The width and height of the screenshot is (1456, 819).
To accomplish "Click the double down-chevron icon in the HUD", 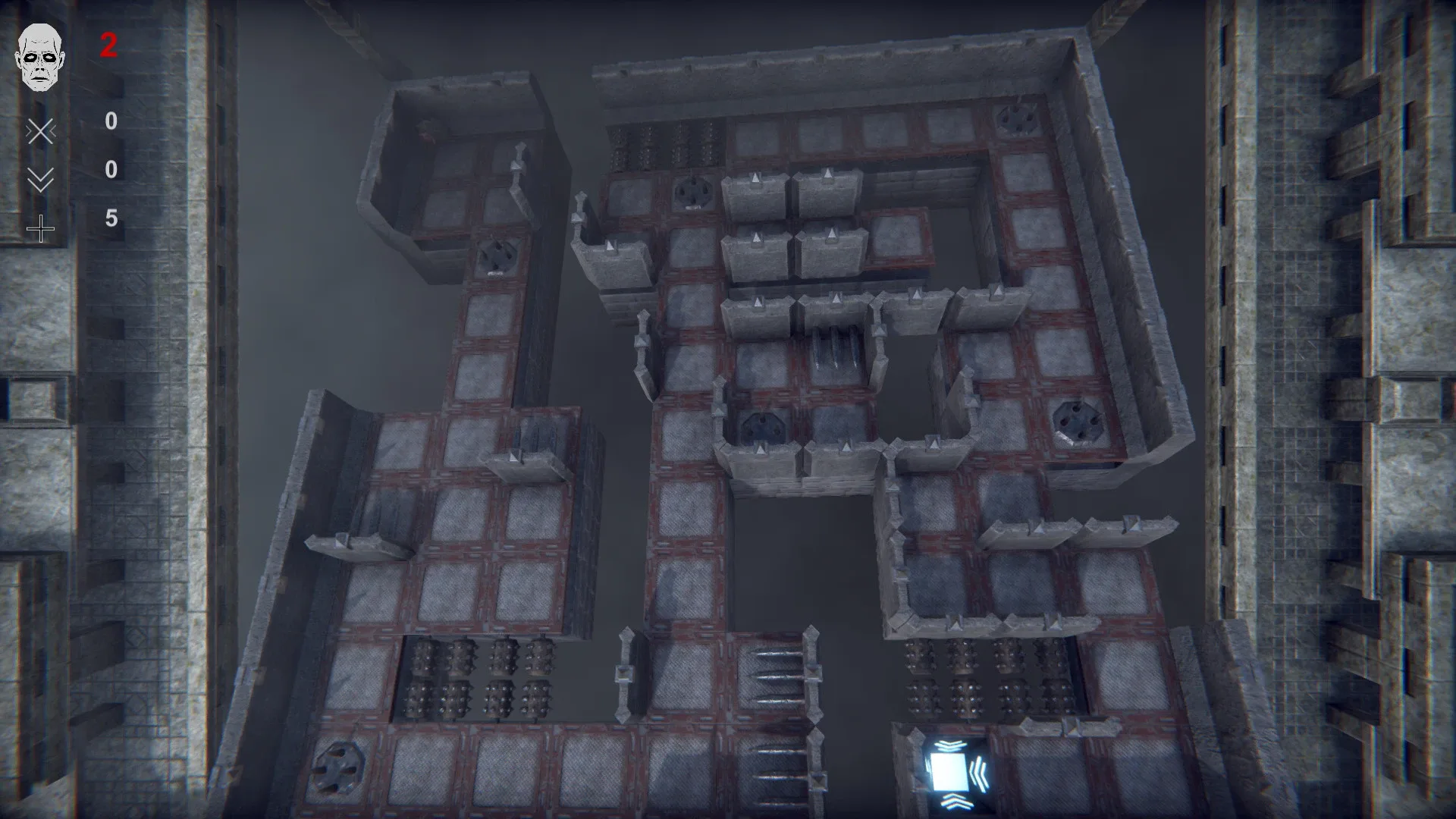I will (41, 177).
